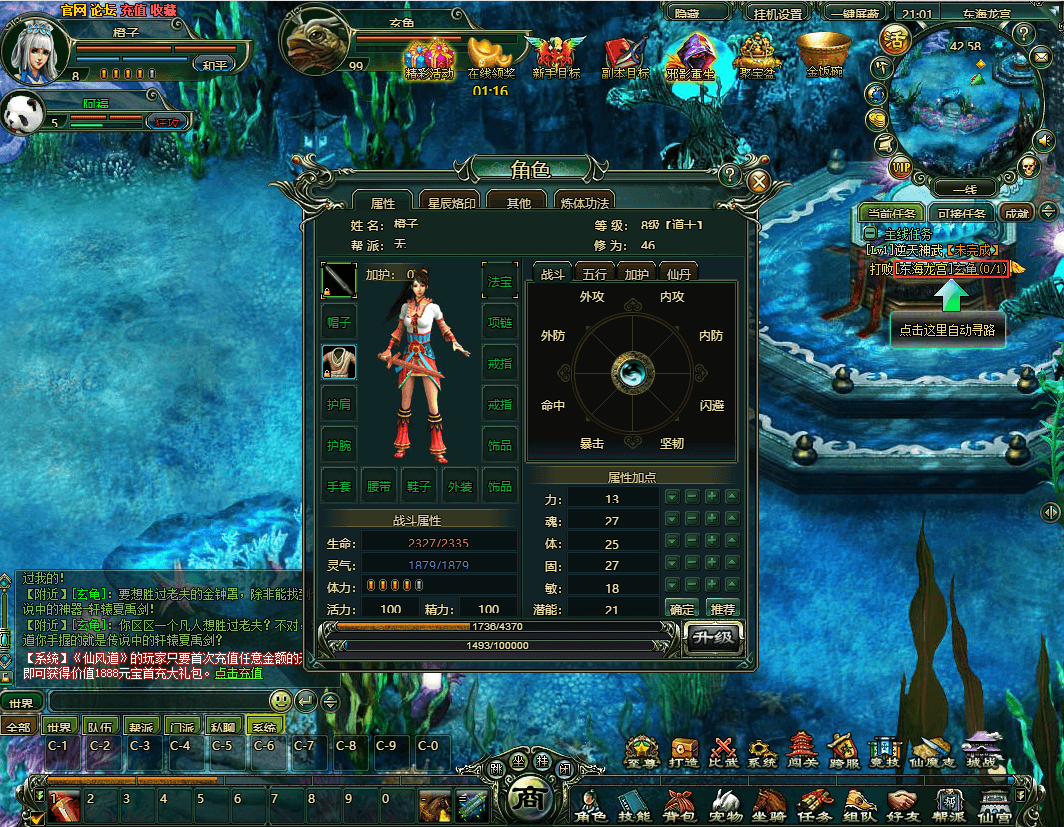Viewport: 1064px width, 827px height.
Task: Close the 角色 character window
Action: point(758,181)
